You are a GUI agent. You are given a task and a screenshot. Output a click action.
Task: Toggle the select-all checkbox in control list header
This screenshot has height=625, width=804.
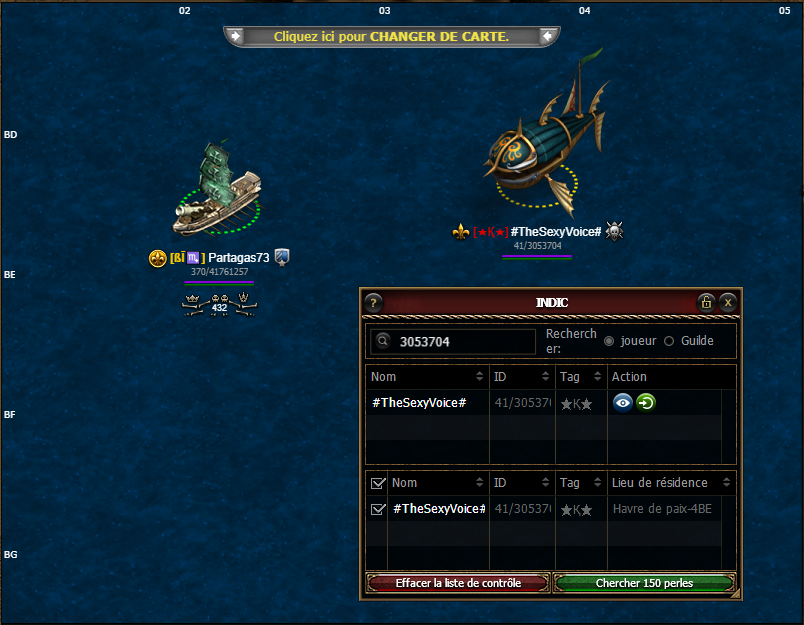[377, 483]
